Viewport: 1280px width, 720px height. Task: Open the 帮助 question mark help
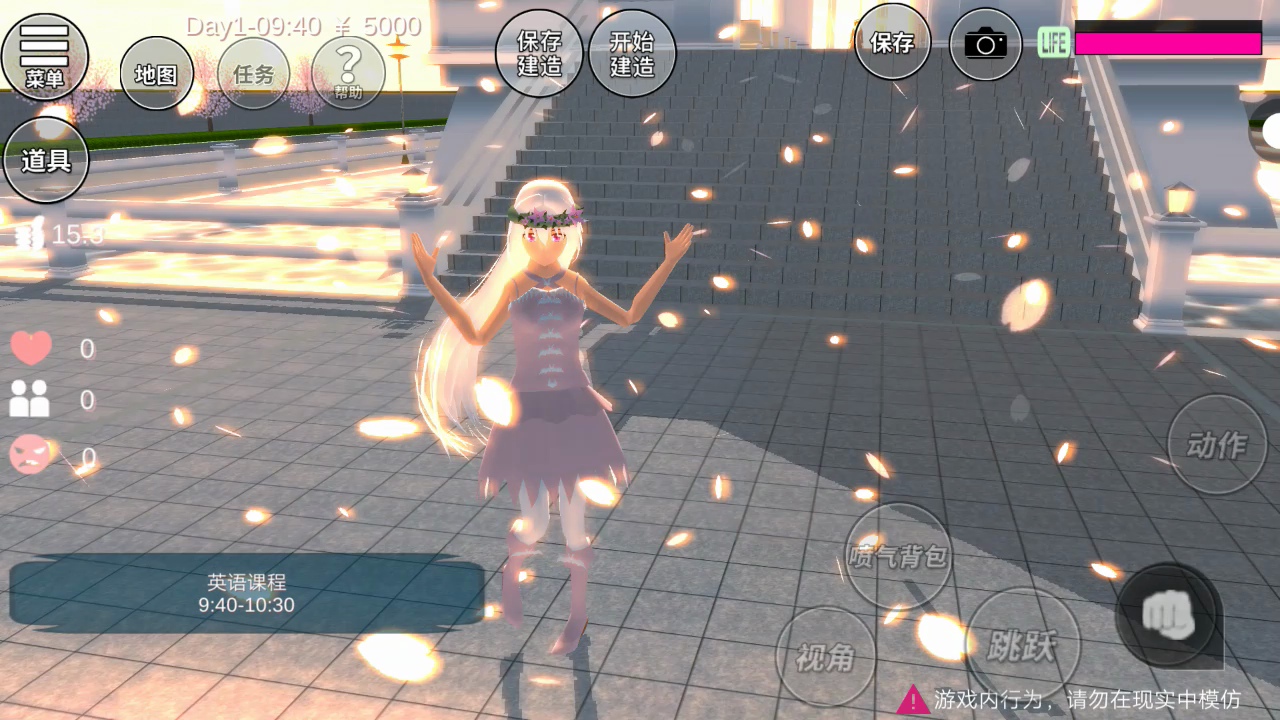348,72
